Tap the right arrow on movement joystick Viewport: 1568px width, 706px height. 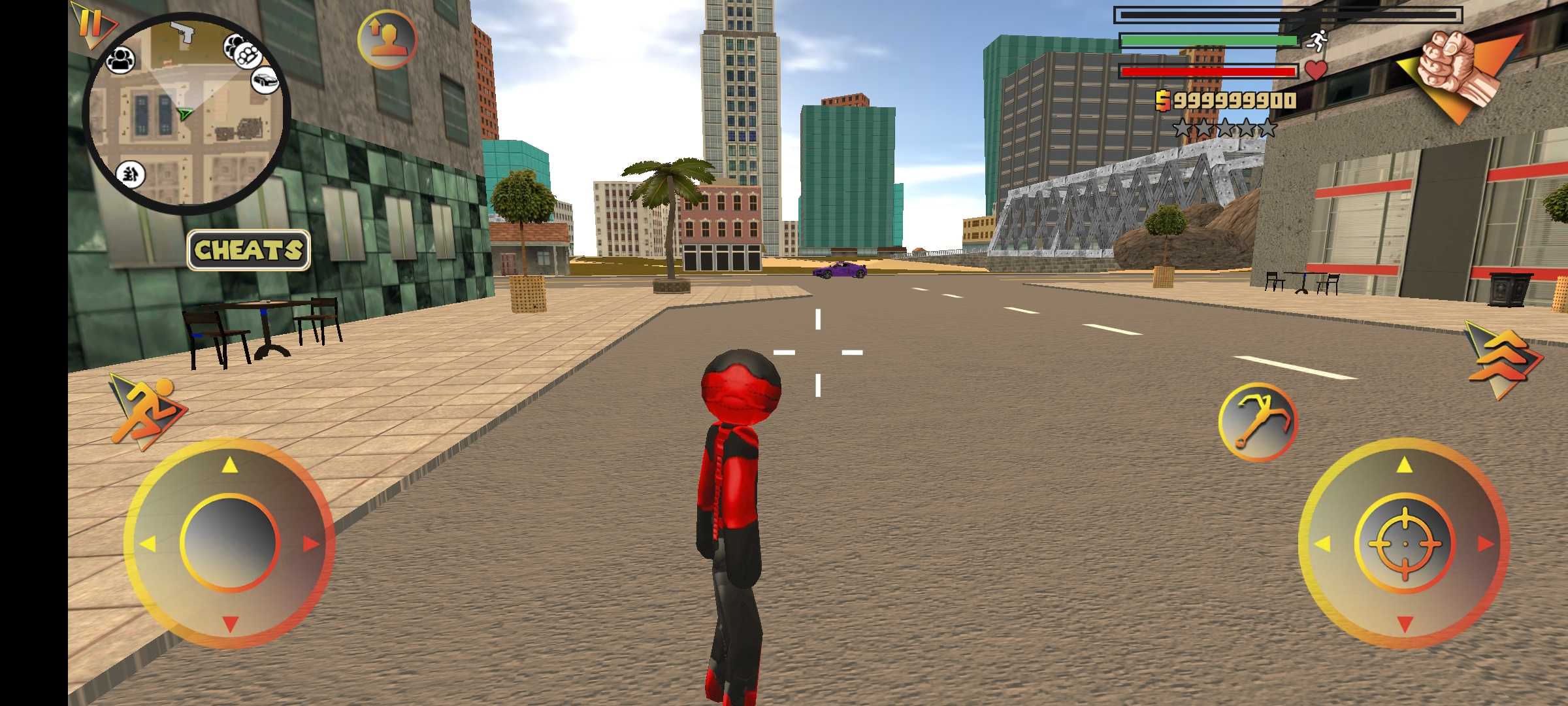click(310, 543)
